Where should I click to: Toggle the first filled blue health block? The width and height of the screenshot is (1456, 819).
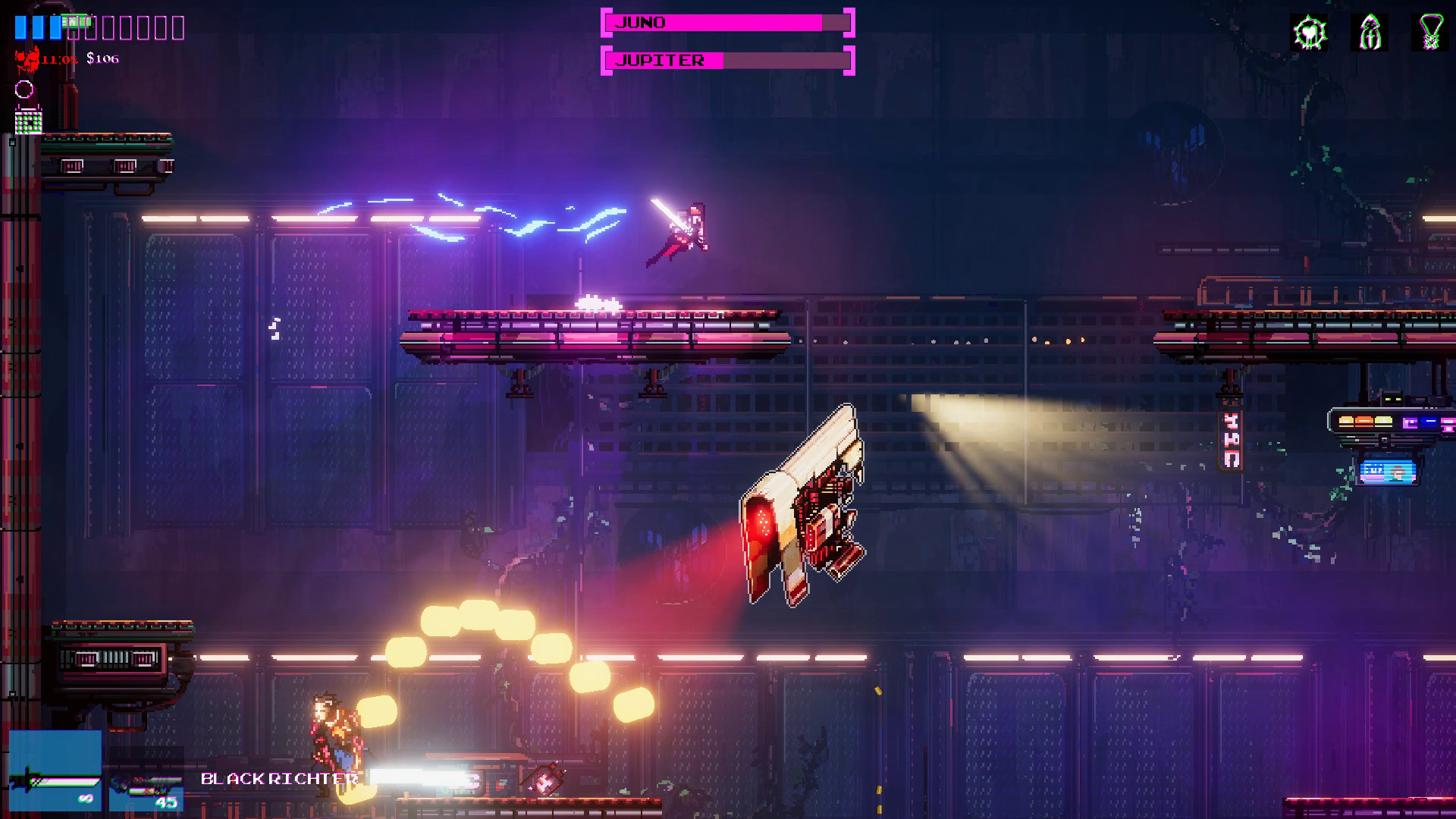[x=20, y=28]
